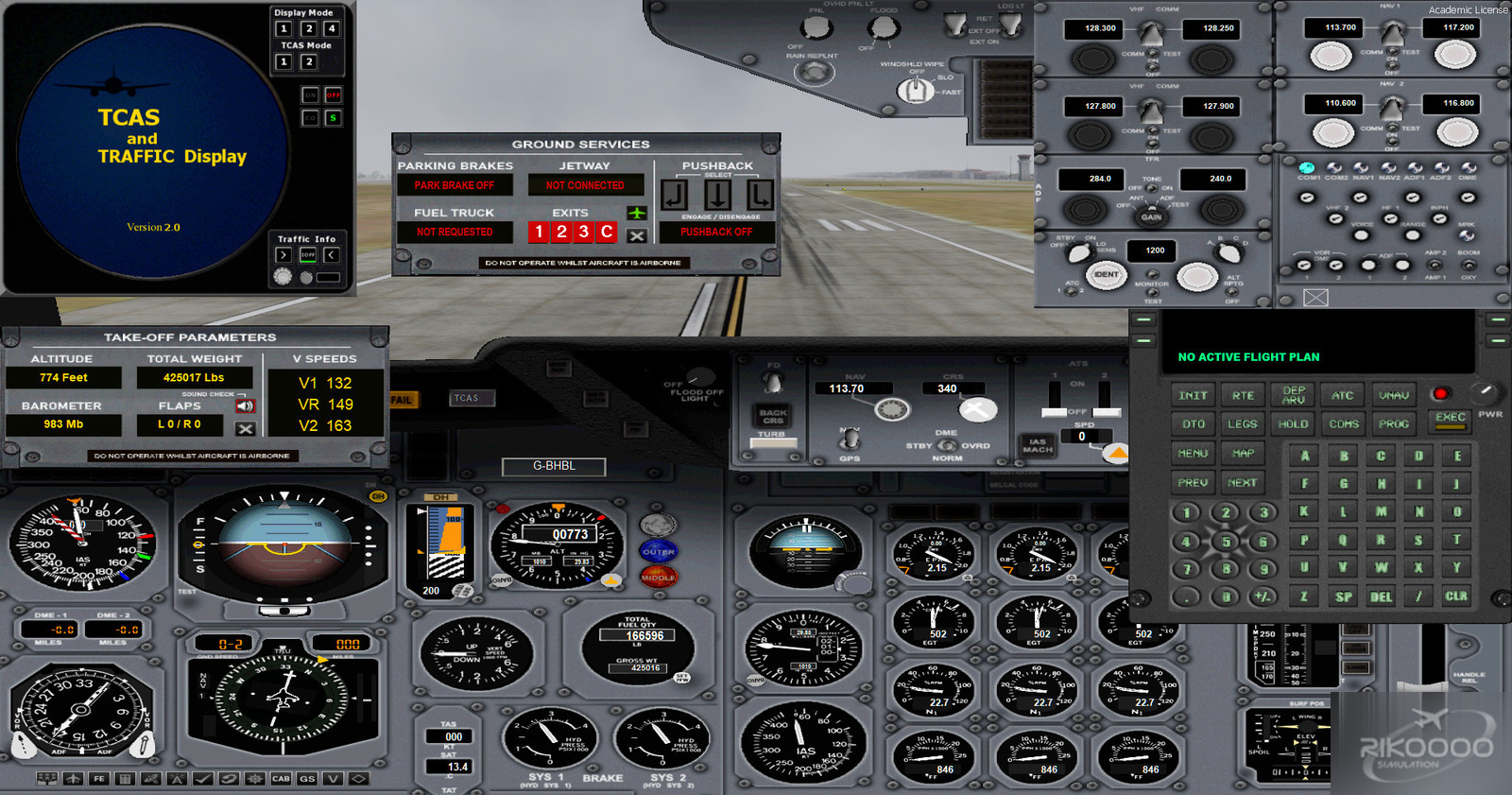
Task: Adjust the Traffic Info range knob
Action: [283, 276]
